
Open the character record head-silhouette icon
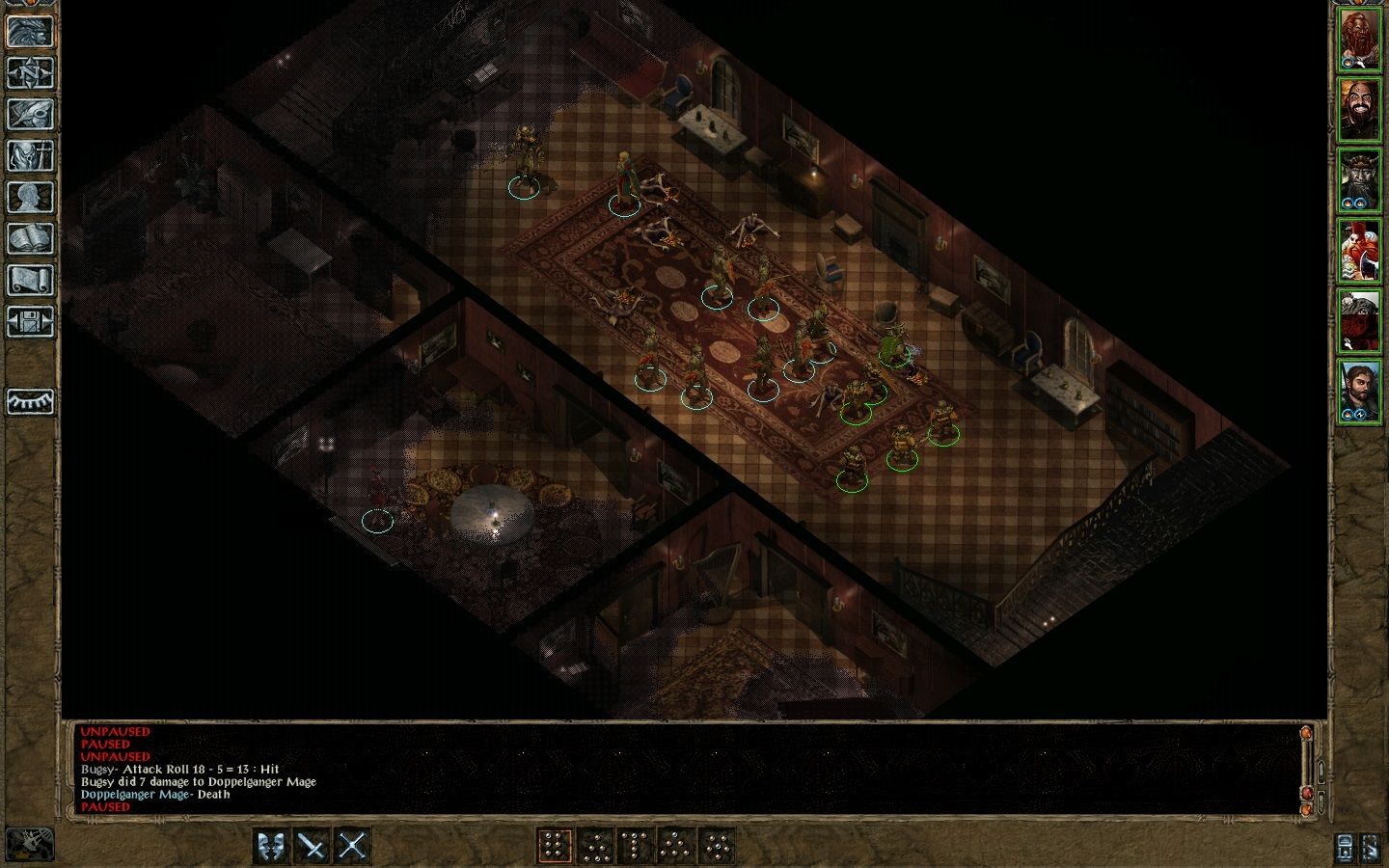pyautogui.click(x=31, y=197)
